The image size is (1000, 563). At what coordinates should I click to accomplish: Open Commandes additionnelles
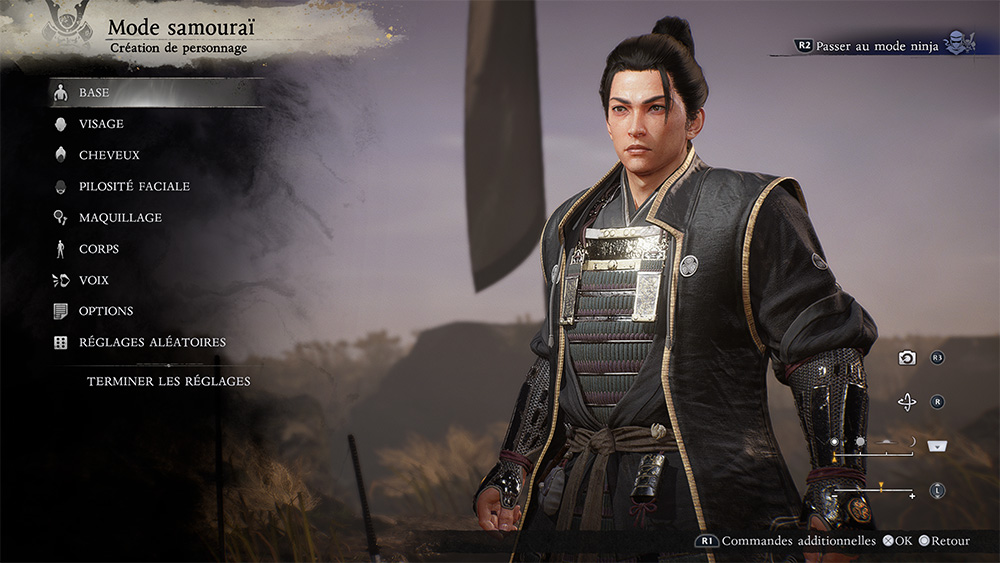(x=783, y=541)
